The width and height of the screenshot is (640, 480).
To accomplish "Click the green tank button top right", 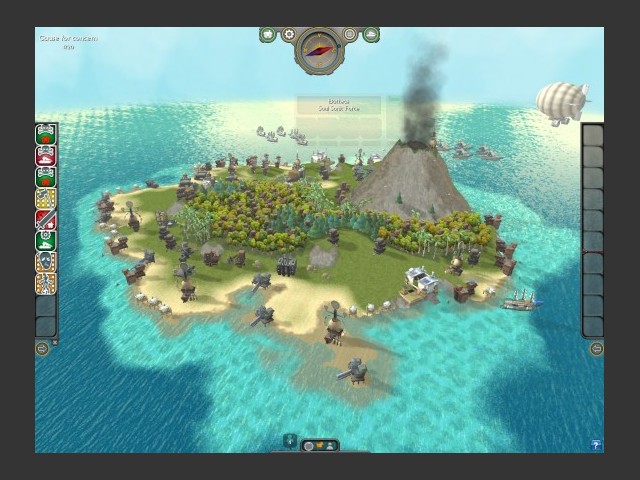I will (x=372, y=35).
